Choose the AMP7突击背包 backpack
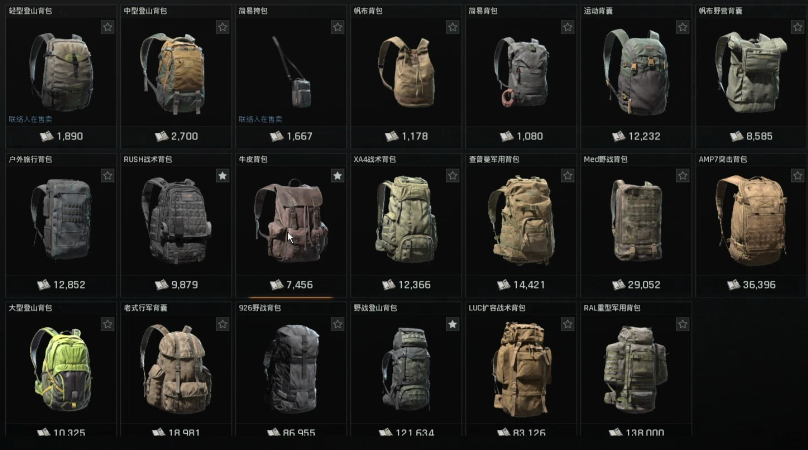The height and width of the screenshot is (450, 808). pyautogui.click(x=750, y=220)
